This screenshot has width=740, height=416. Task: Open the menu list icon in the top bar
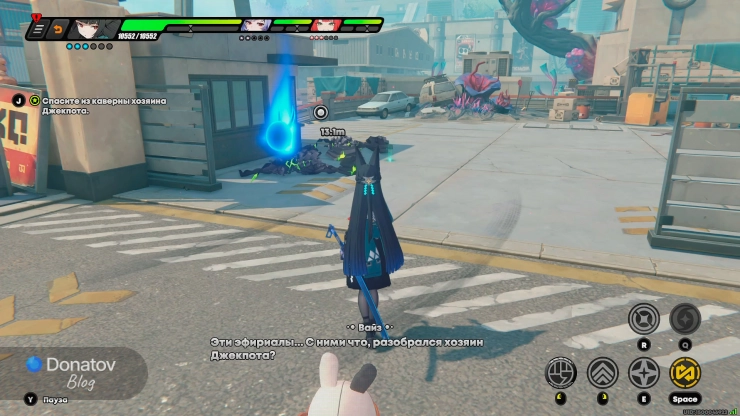tap(38, 30)
